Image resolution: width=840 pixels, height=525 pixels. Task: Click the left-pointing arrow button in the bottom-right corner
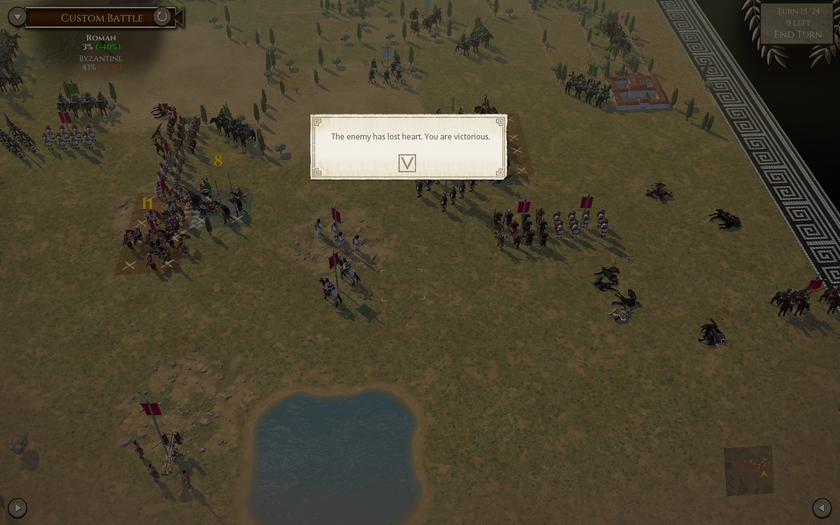point(822,508)
